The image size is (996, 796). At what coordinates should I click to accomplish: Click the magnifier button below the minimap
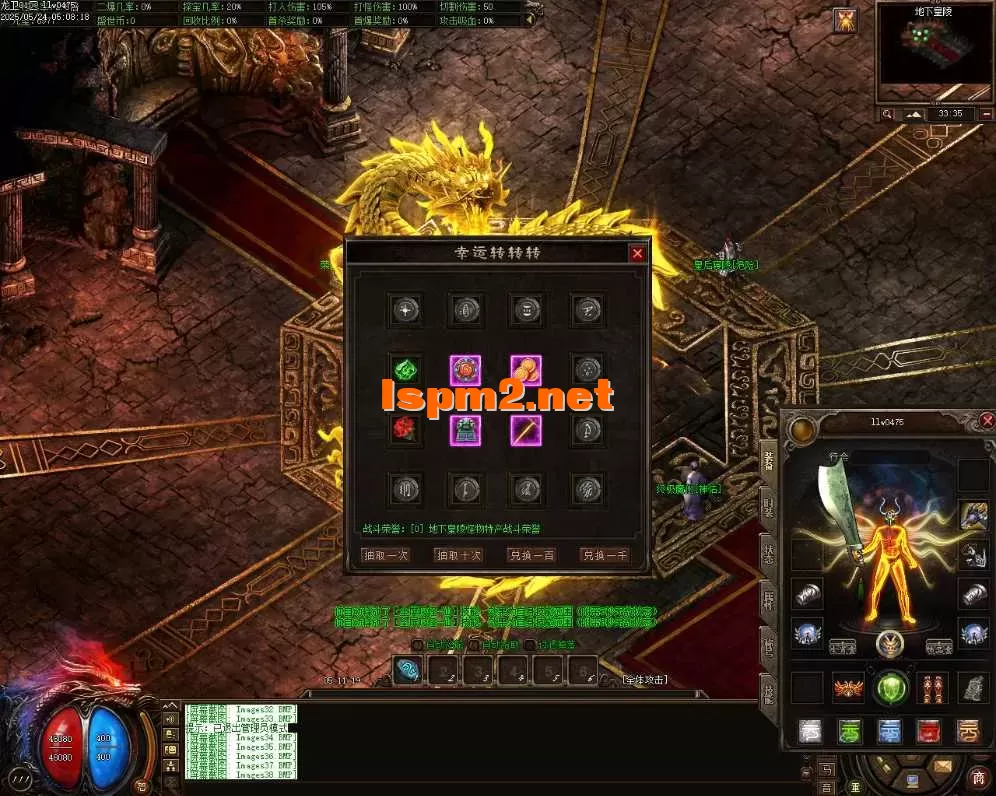click(887, 114)
